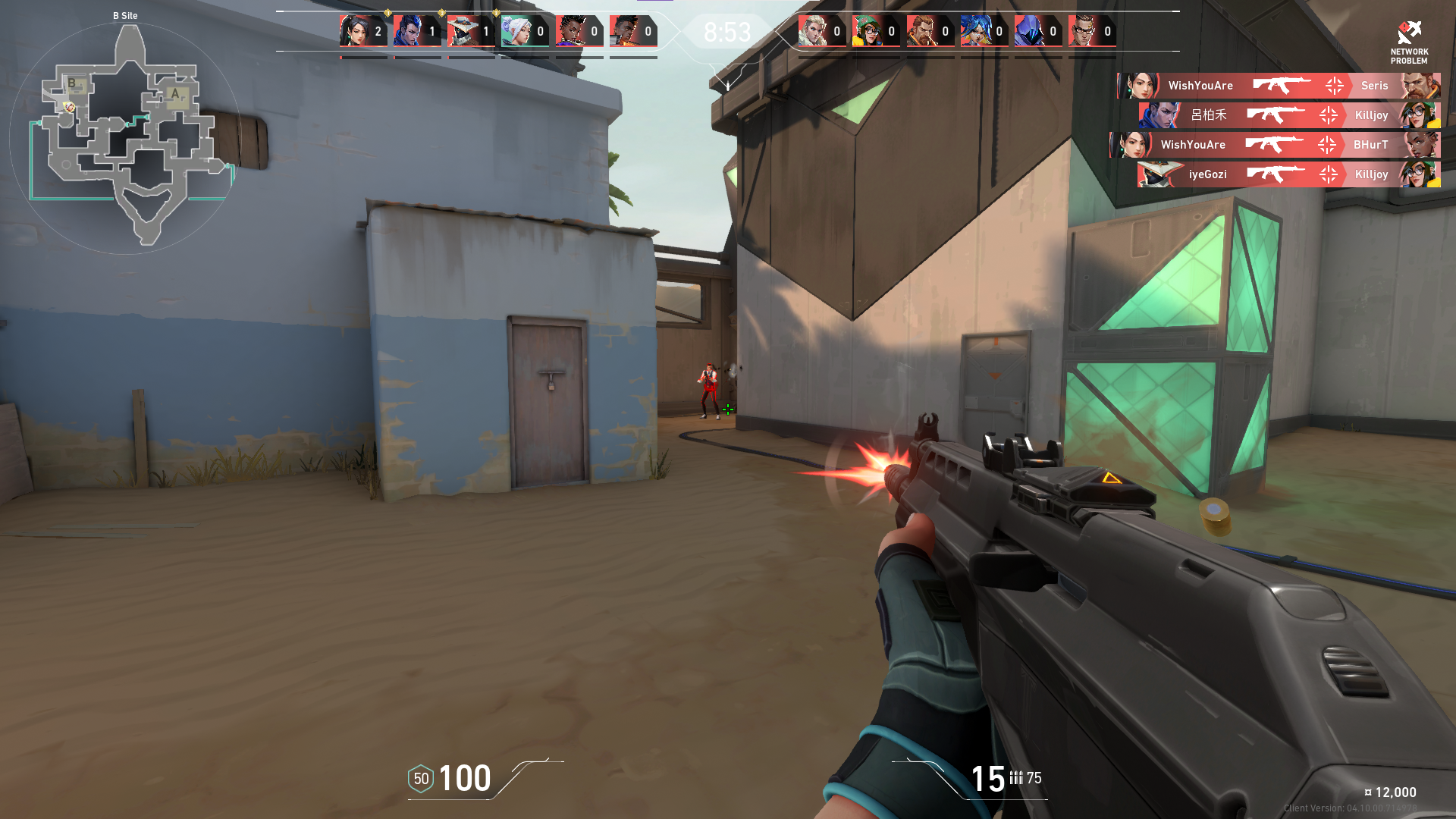Click the Killjoy portrait in the top bar
Viewport: 1456px width, 819px height.
867,32
